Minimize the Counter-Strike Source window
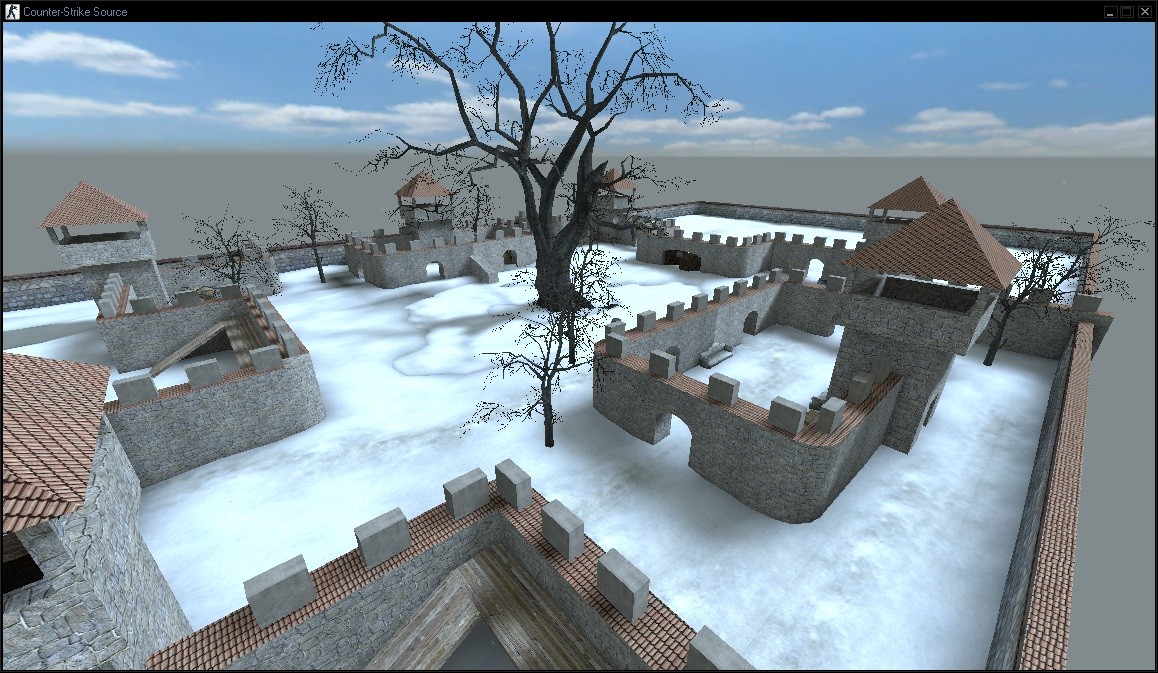This screenshot has height=673, width=1158. (x=1111, y=11)
